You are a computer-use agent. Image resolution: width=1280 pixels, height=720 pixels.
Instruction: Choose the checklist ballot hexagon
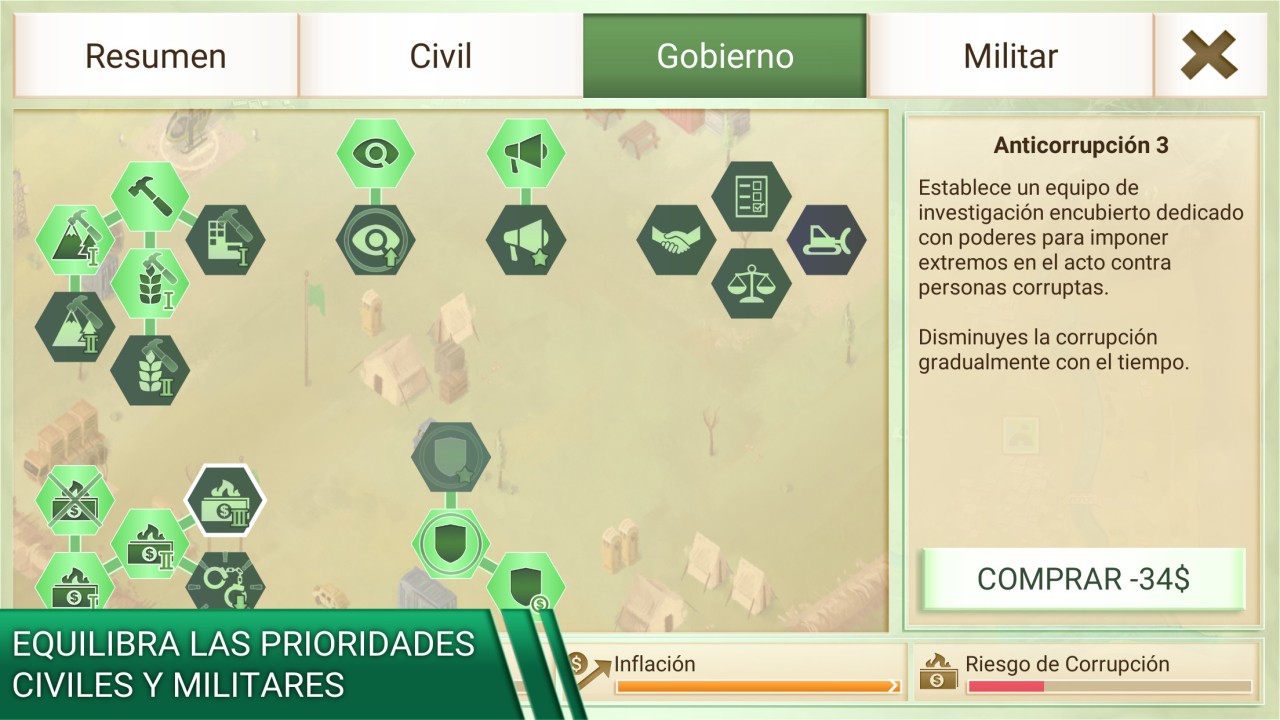coord(751,196)
